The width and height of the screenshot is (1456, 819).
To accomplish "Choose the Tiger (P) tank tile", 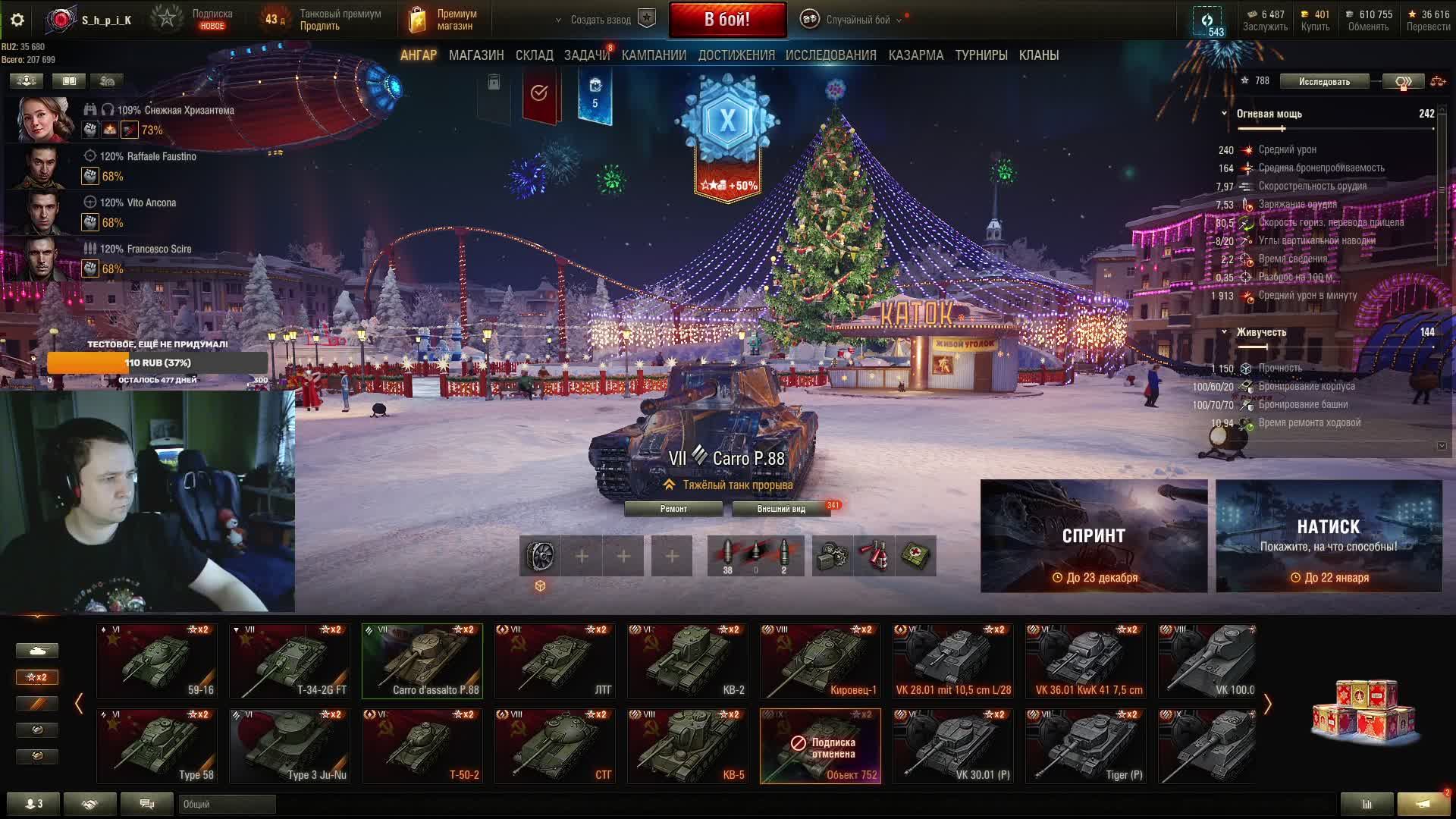I will tap(1085, 745).
